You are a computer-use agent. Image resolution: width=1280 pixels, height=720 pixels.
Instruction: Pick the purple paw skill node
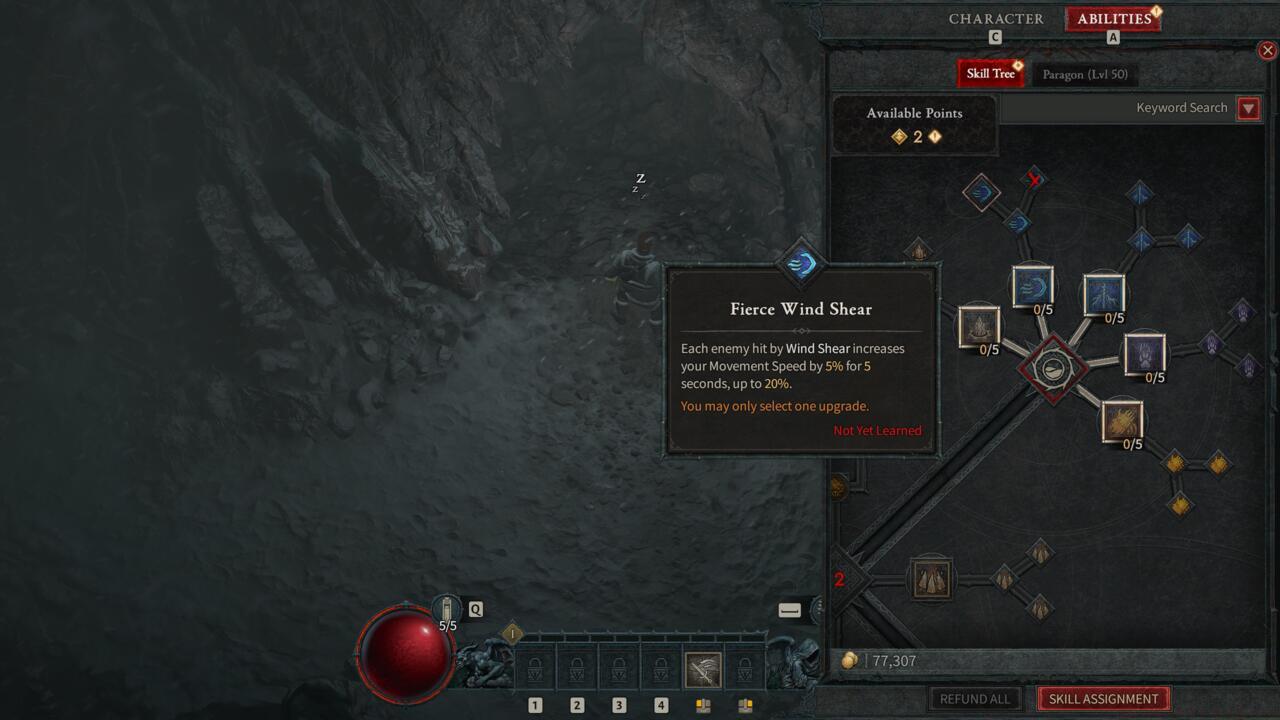pyautogui.click(x=1144, y=354)
